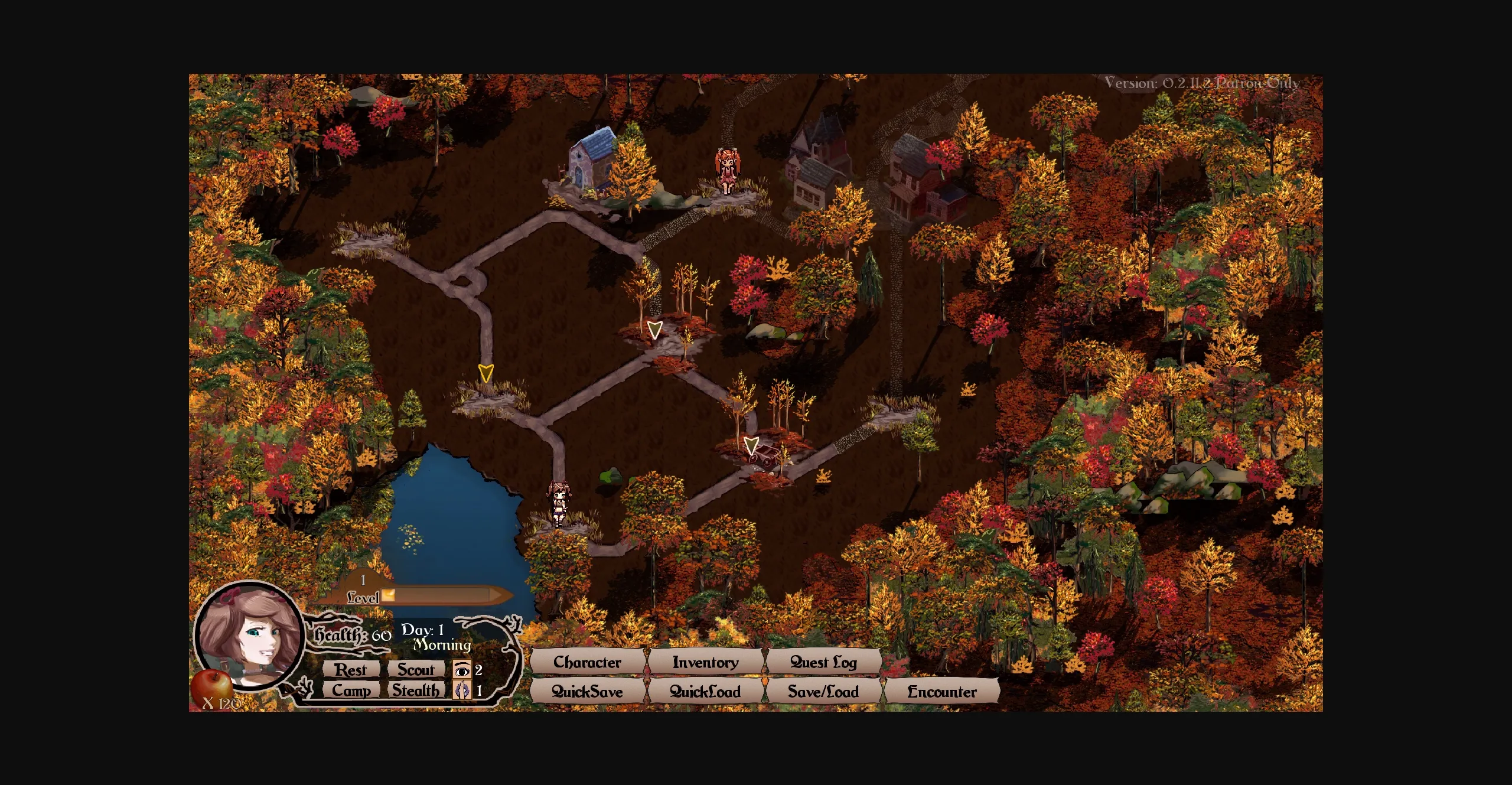Click the Encounter button
Image resolution: width=1512 pixels, height=785 pixels.
pyautogui.click(x=941, y=692)
